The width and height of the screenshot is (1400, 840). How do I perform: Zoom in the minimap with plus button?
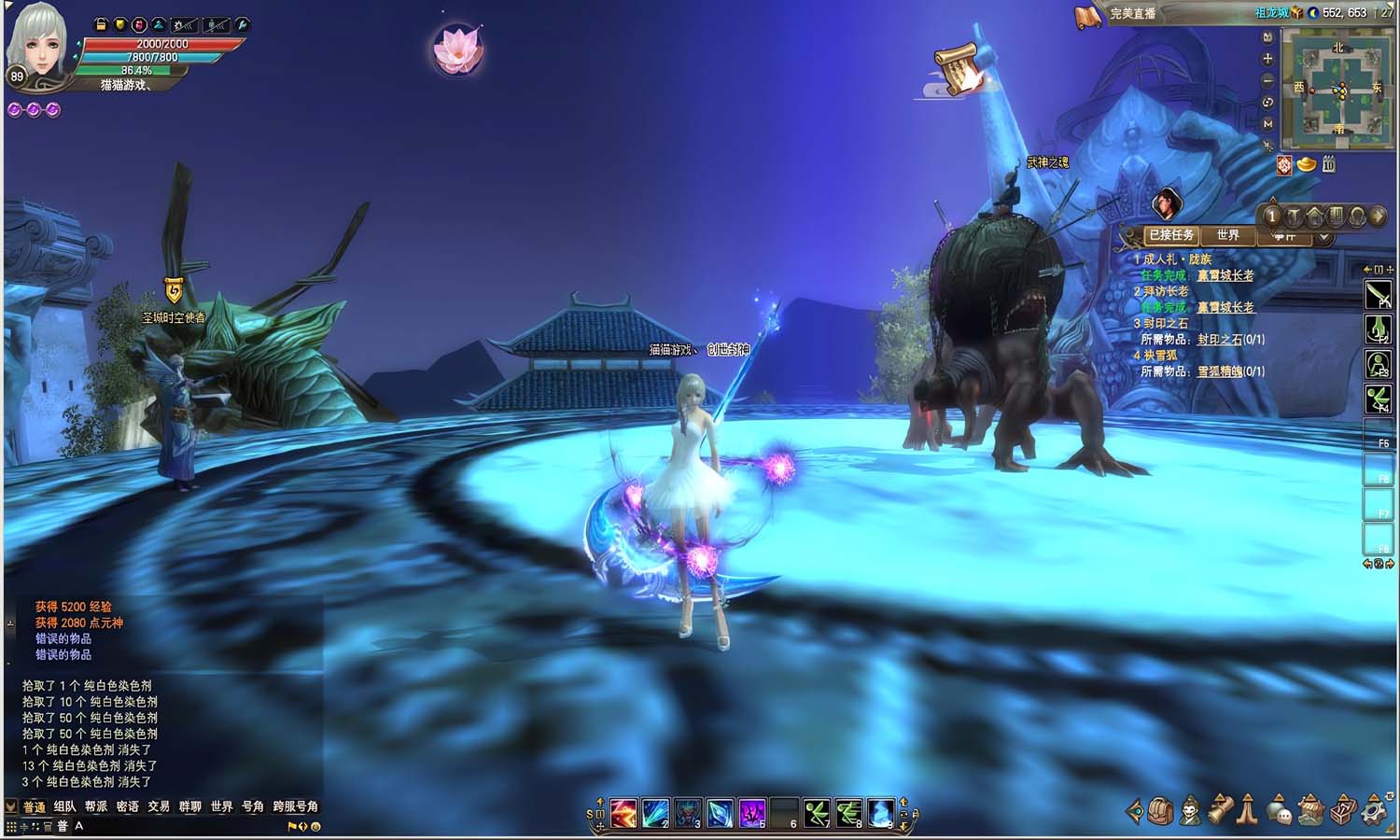click(1267, 59)
